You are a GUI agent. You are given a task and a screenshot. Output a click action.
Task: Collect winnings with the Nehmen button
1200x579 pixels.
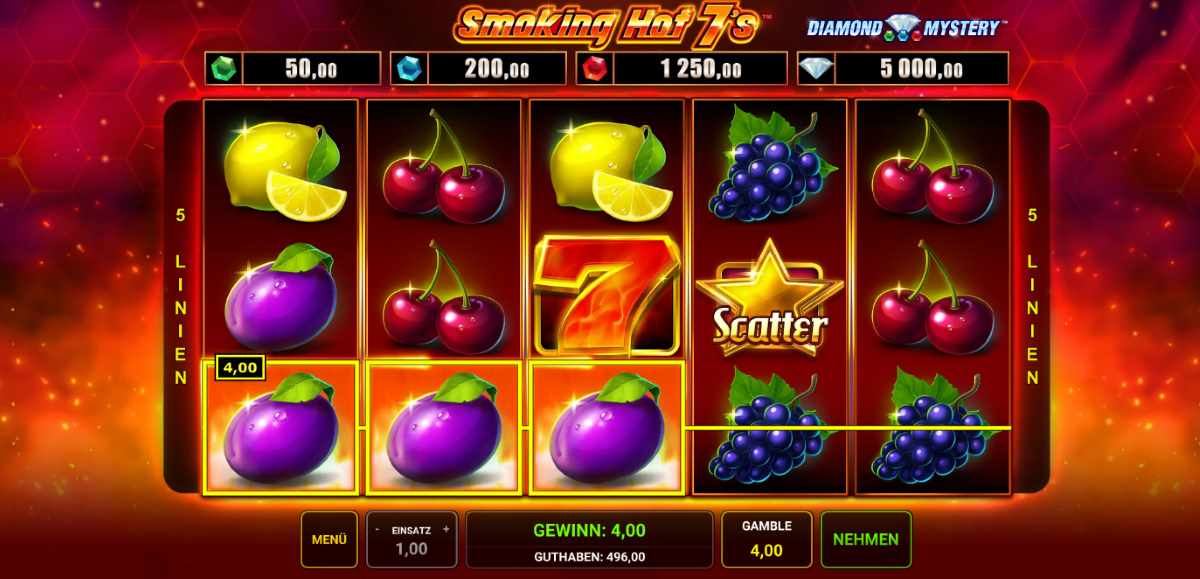[865, 539]
